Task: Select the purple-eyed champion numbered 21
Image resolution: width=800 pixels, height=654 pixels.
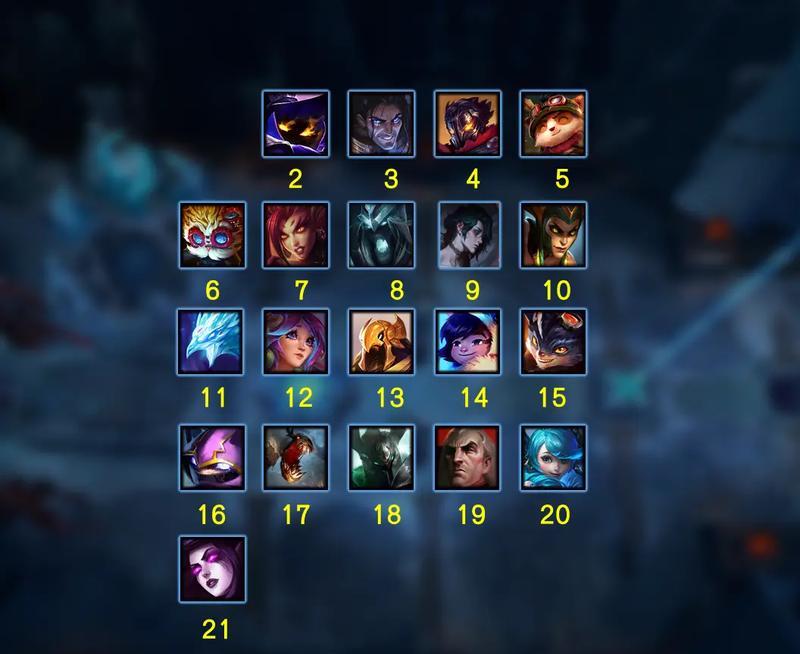Action: (x=212, y=569)
